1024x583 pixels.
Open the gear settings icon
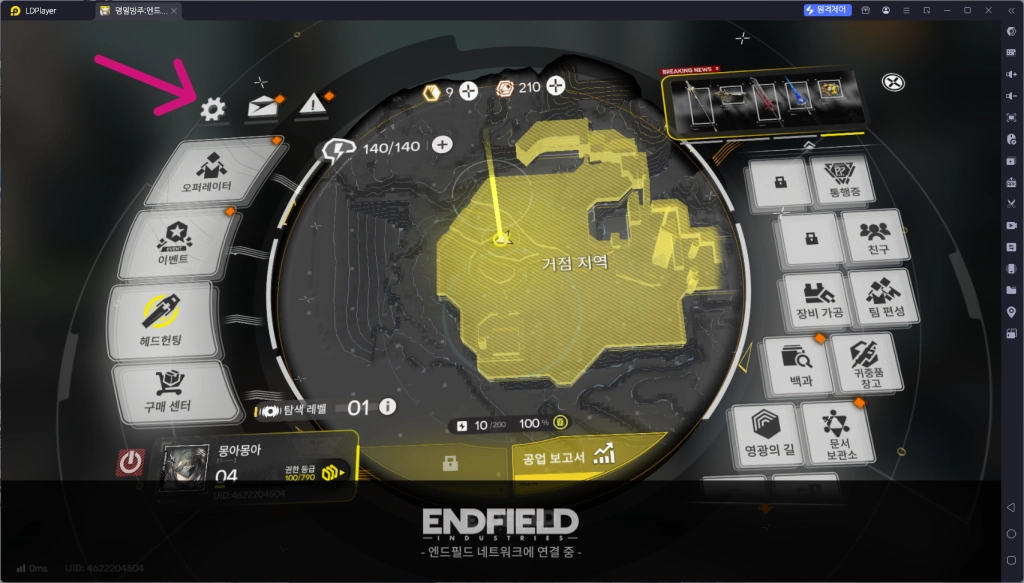point(212,109)
